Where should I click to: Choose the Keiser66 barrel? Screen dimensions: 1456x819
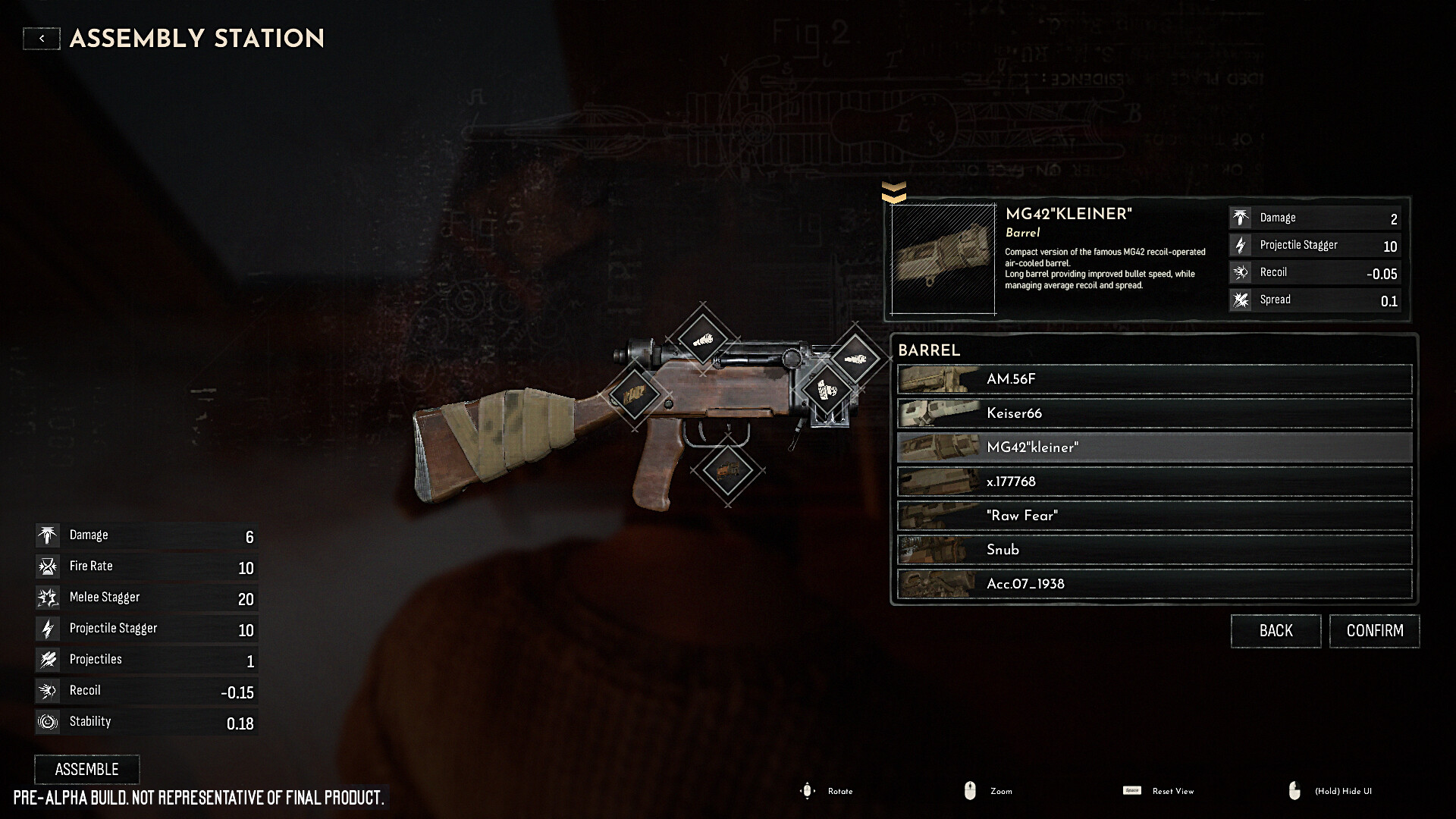point(1154,413)
